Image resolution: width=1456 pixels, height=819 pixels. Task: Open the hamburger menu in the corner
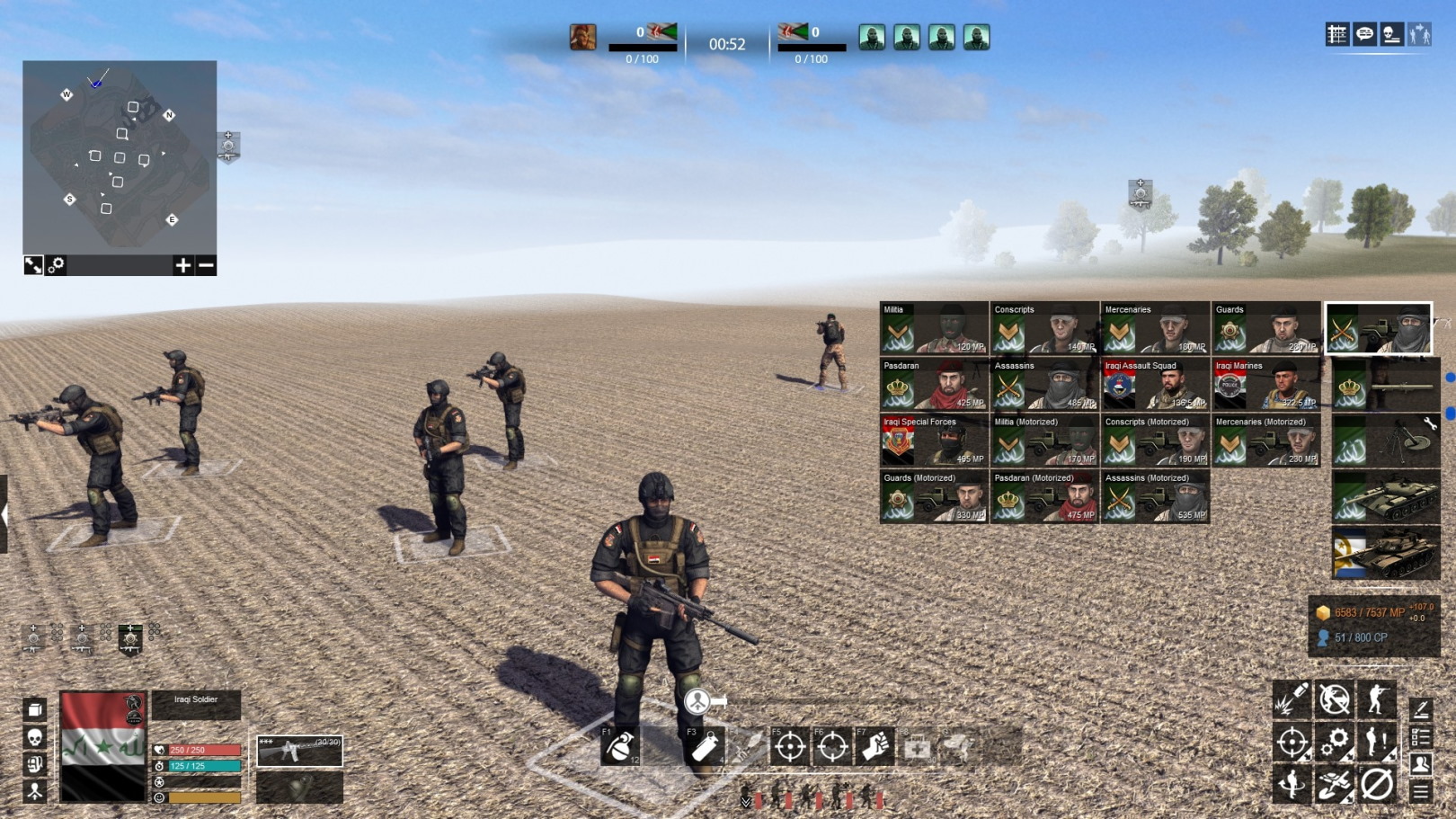coord(1420,791)
